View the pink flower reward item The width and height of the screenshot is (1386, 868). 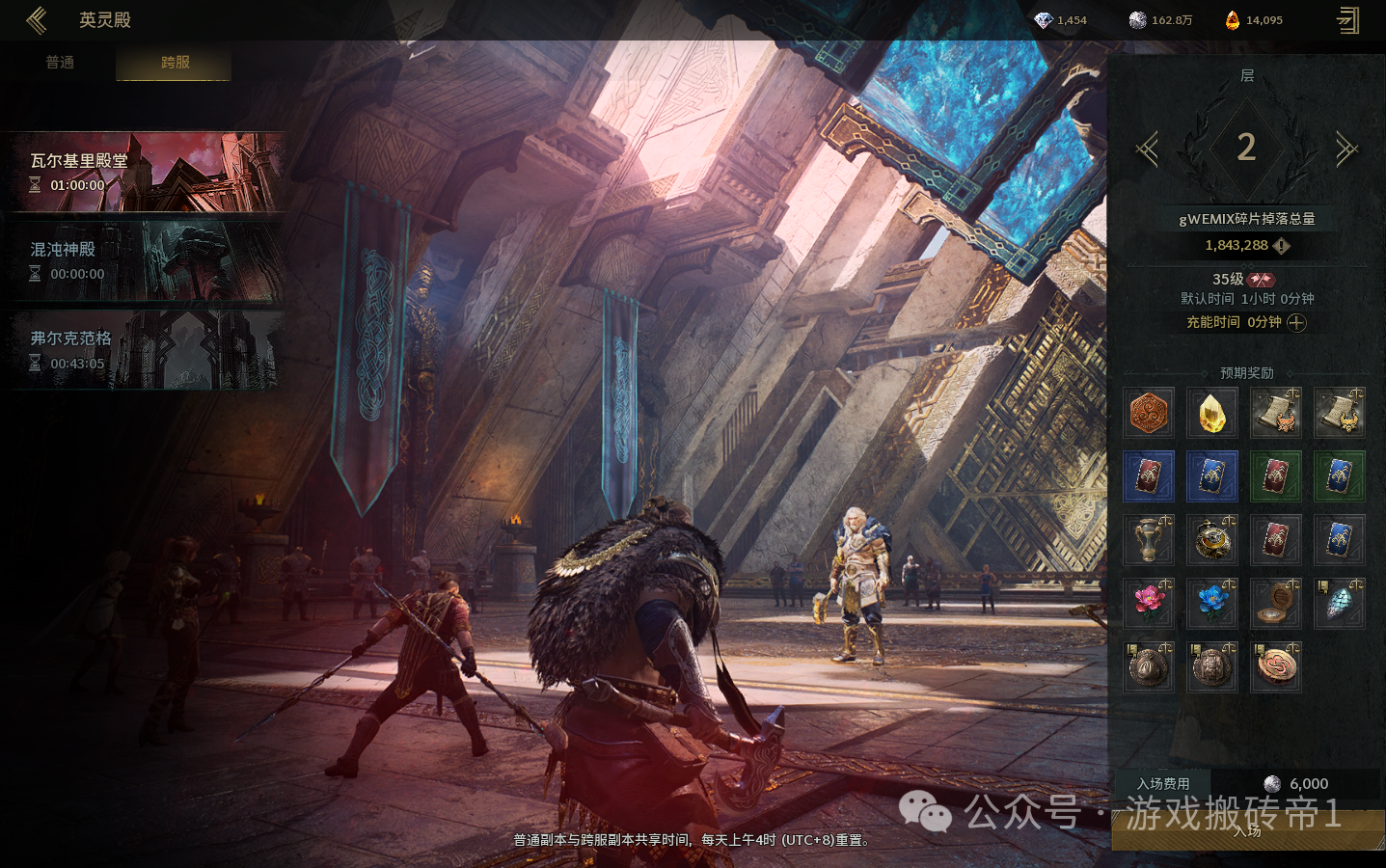pos(1149,603)
